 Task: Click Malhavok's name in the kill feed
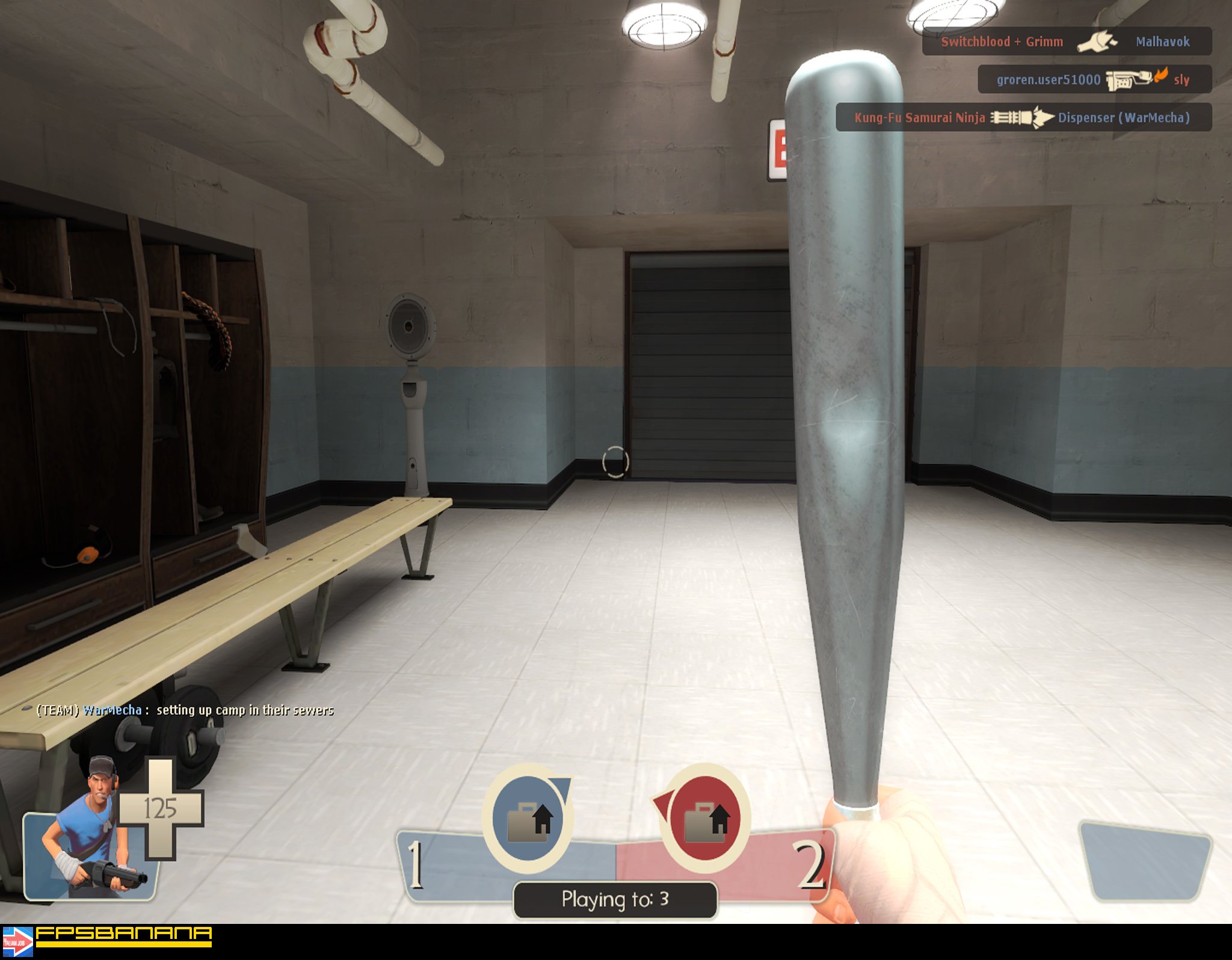[x=1165, y=41]
